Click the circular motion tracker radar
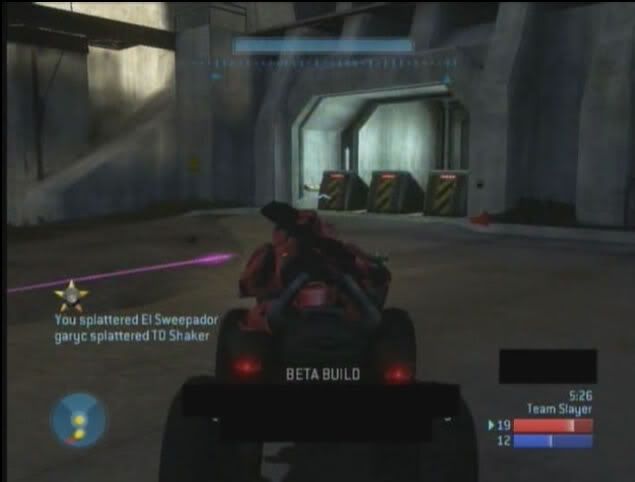635x482 pixels. (x=77, y=419)
